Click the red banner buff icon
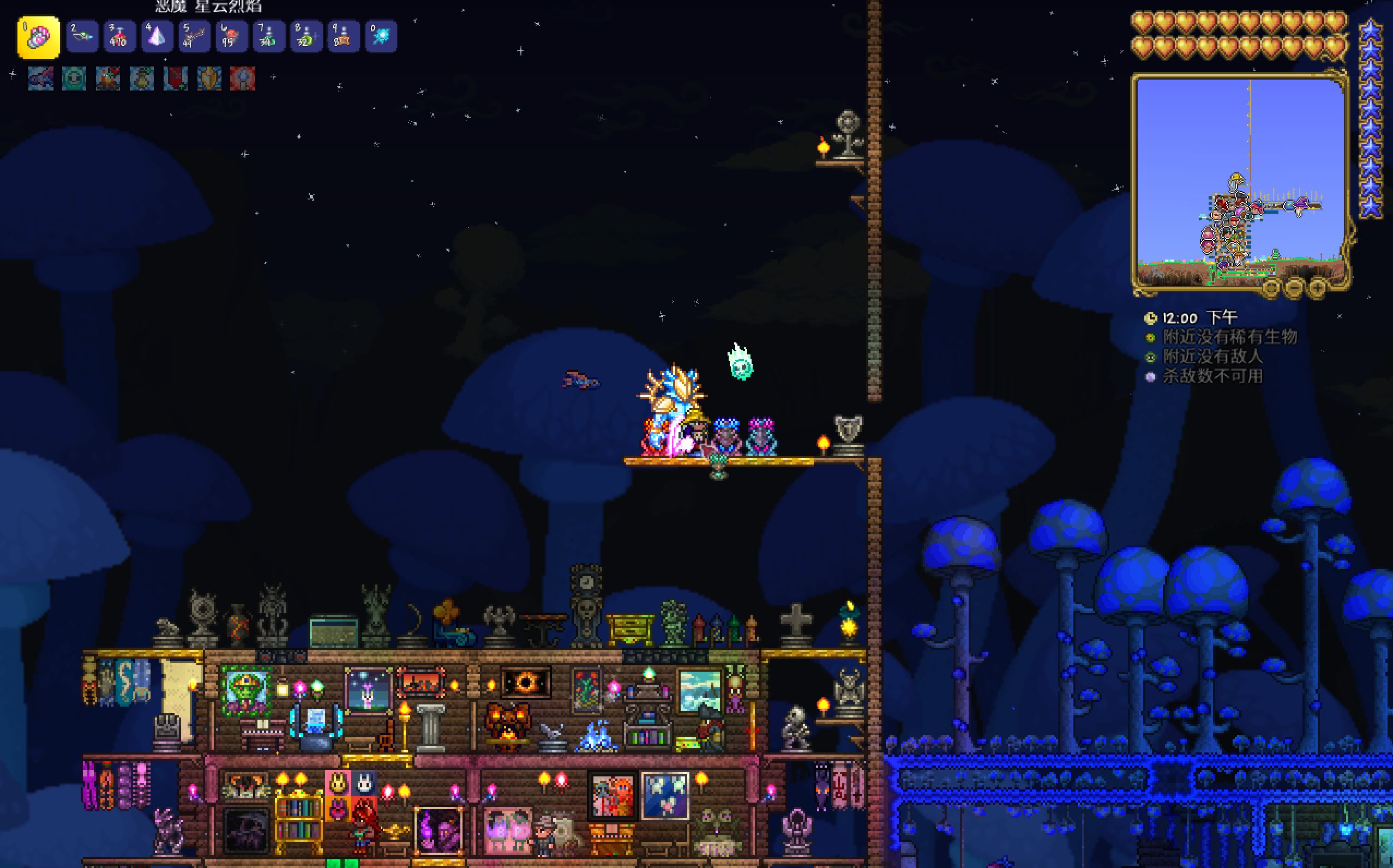 pos(175,79)
